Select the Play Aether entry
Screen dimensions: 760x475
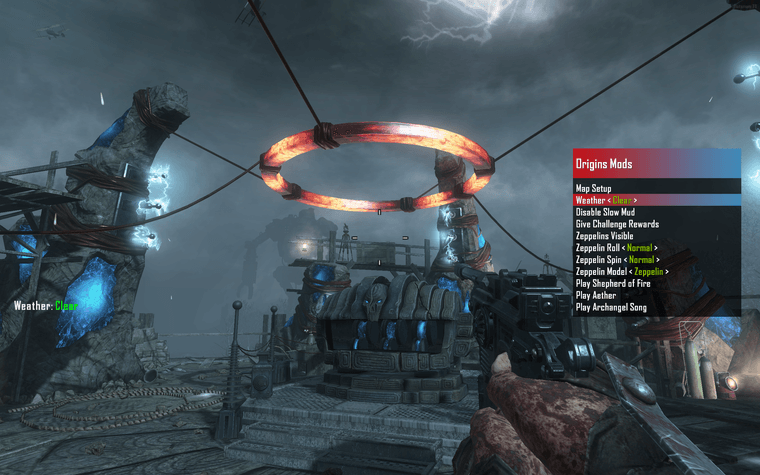pyautogui.click(x=596, y=296)
